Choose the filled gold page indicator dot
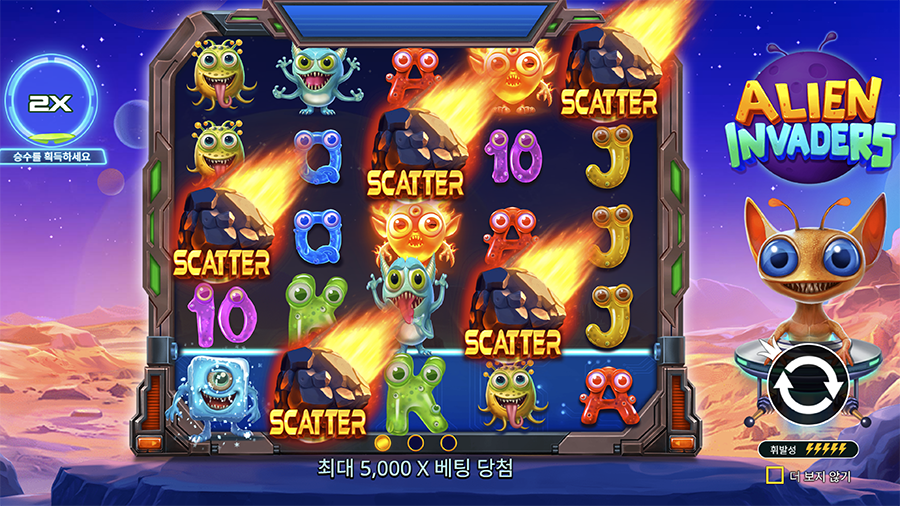The height and width of the screenshot is (506, 900). (382, 441)
